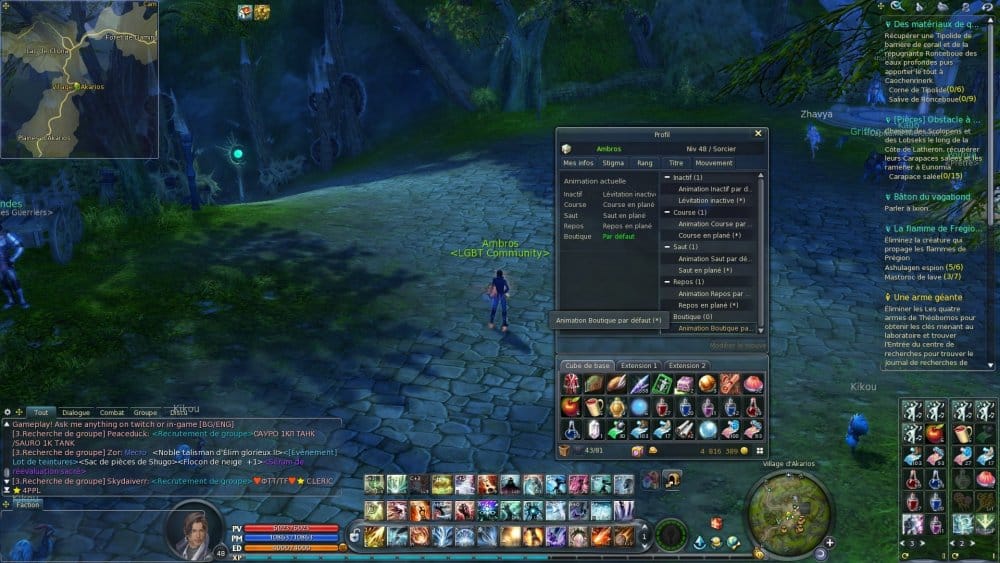1000x563 pixels.
Task: Open the Dialogue chat tab
Action: (76, 412)
